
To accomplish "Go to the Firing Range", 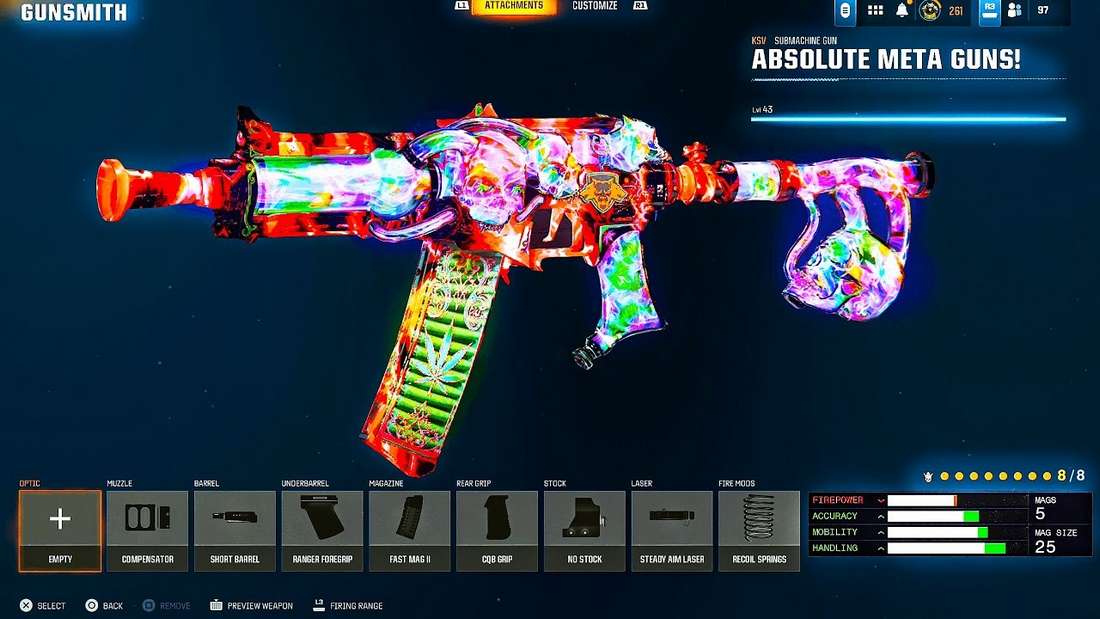I will (x=348, y=606).
